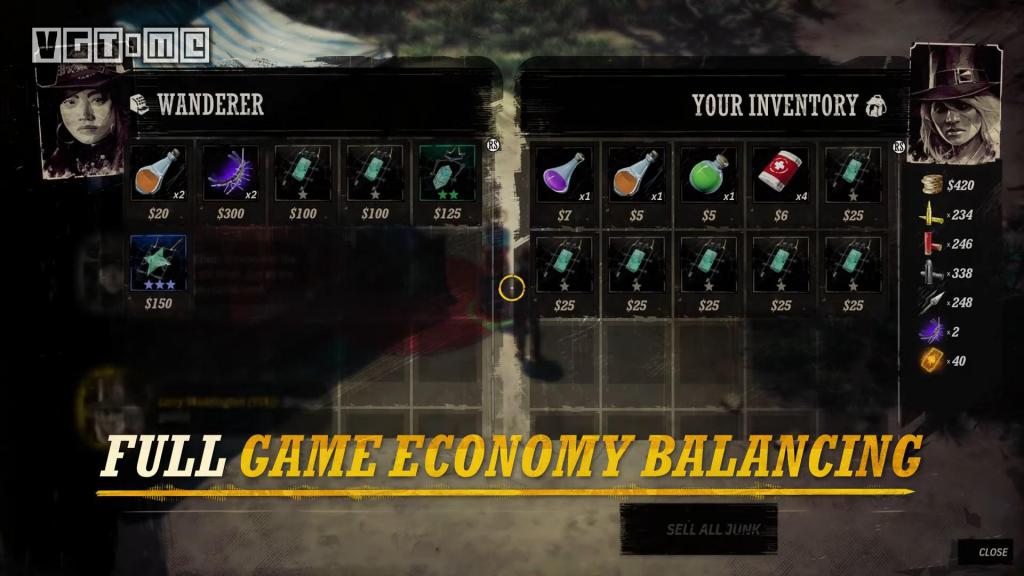Buy the Wanderer's $20 orange potion

159,174
